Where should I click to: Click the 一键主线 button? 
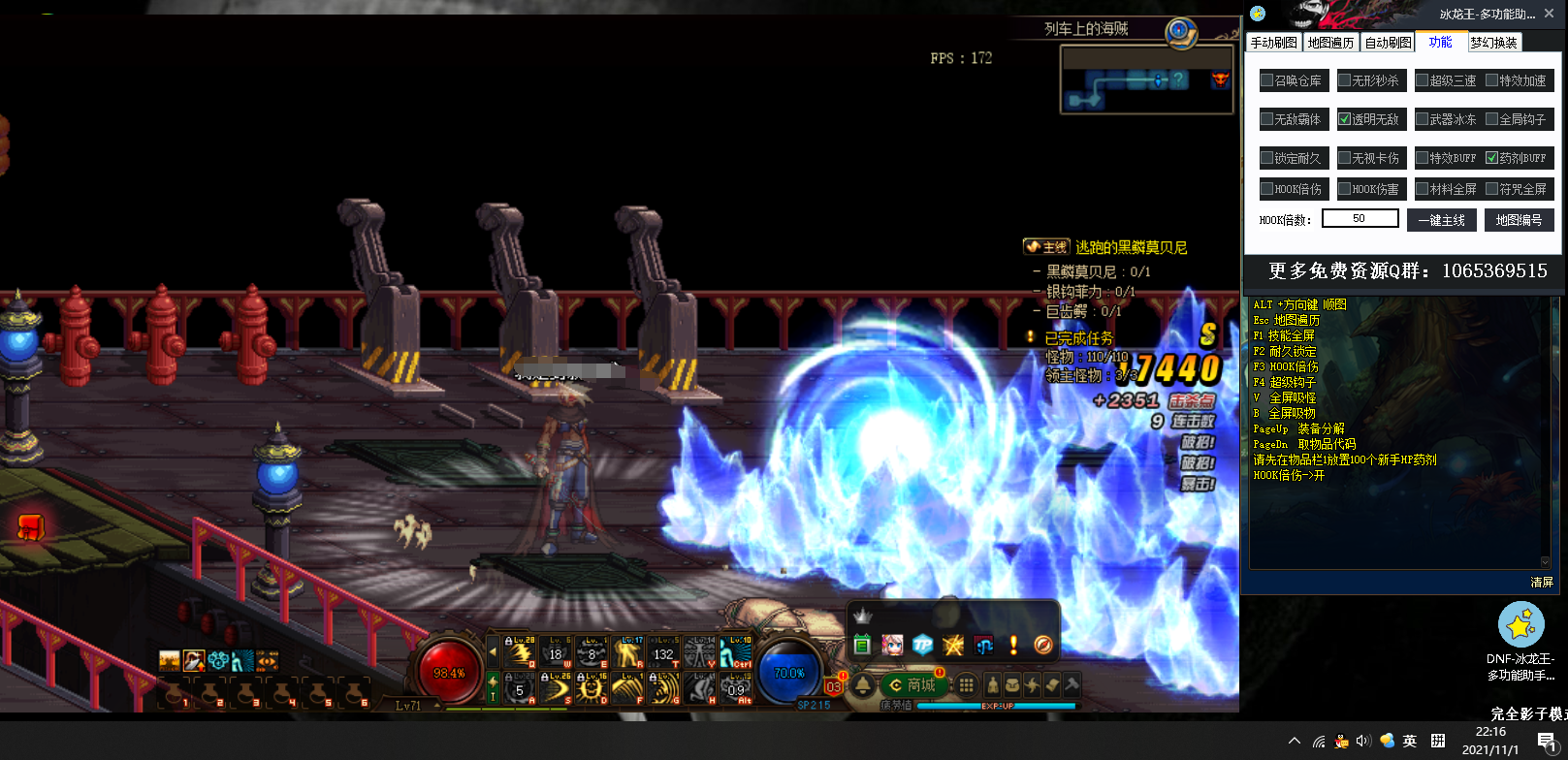1441,220
